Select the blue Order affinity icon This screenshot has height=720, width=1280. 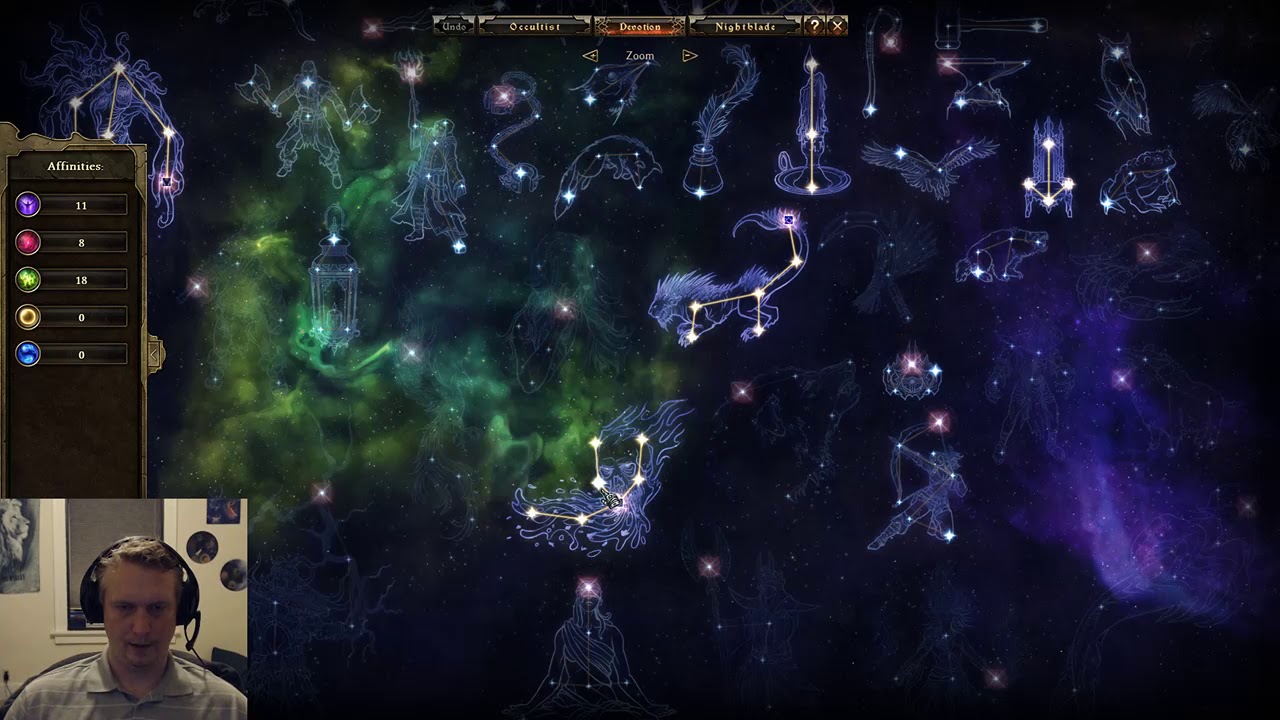click(28, 354)
